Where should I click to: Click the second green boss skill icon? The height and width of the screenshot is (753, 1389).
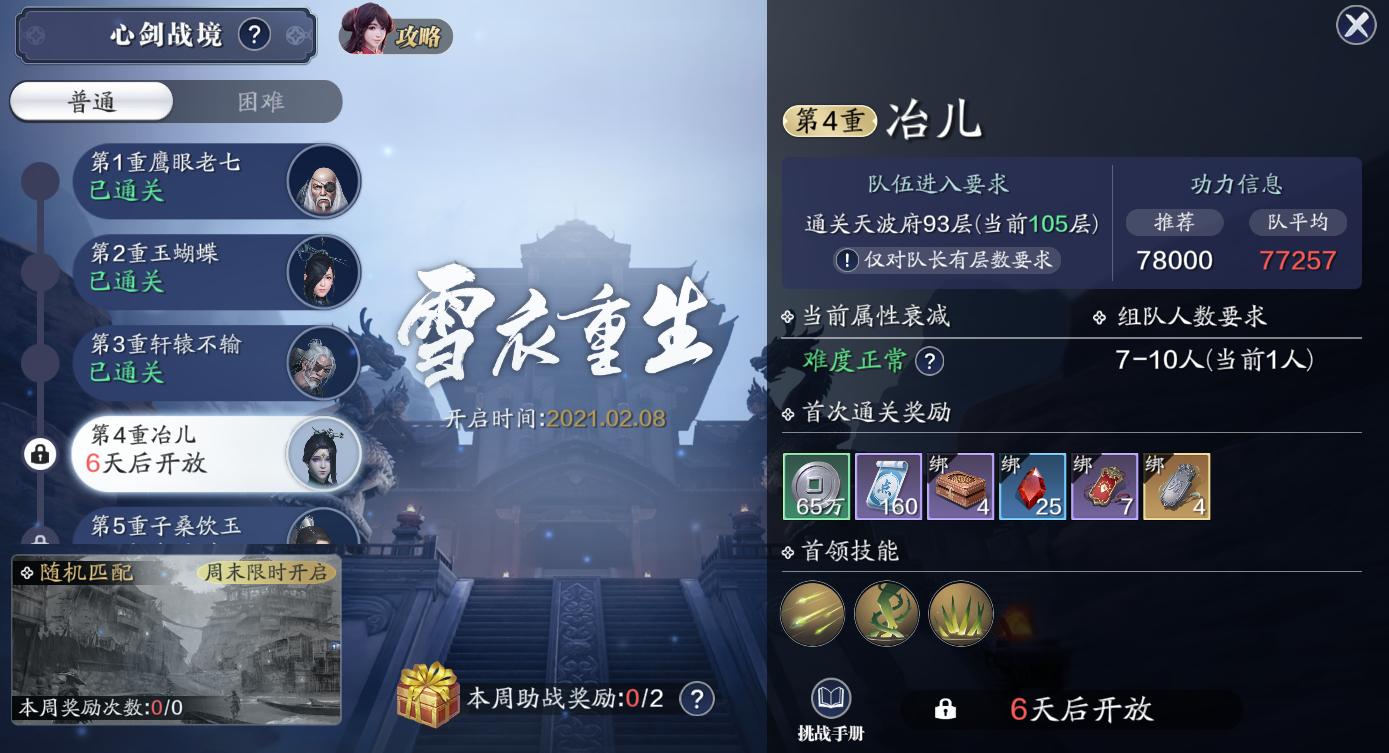coord(886,613)
